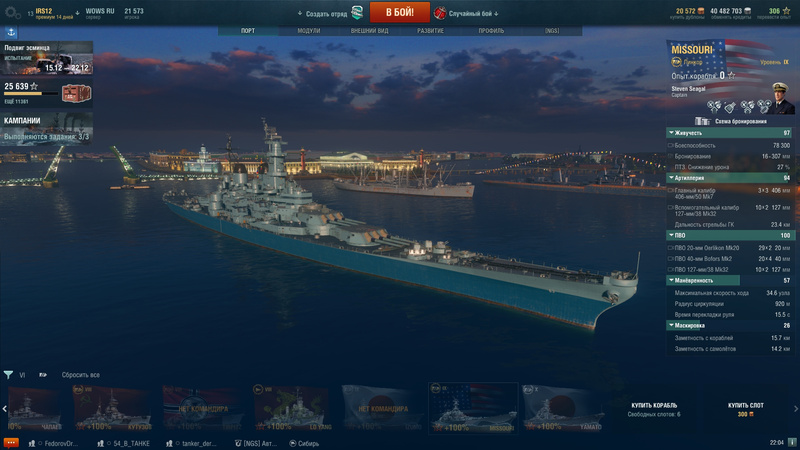Select the "ПОРТ" tab
The width and height of the screenshot is (800, 450).
[248, 31]
